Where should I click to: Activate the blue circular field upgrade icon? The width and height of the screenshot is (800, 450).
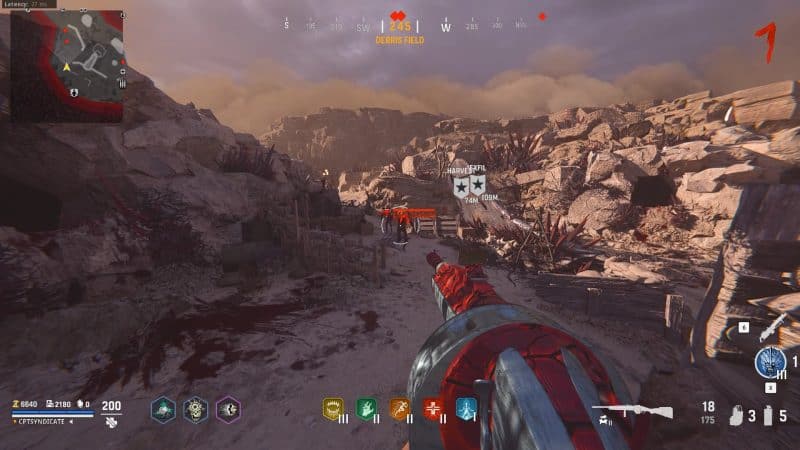click(x=770, y=360)
